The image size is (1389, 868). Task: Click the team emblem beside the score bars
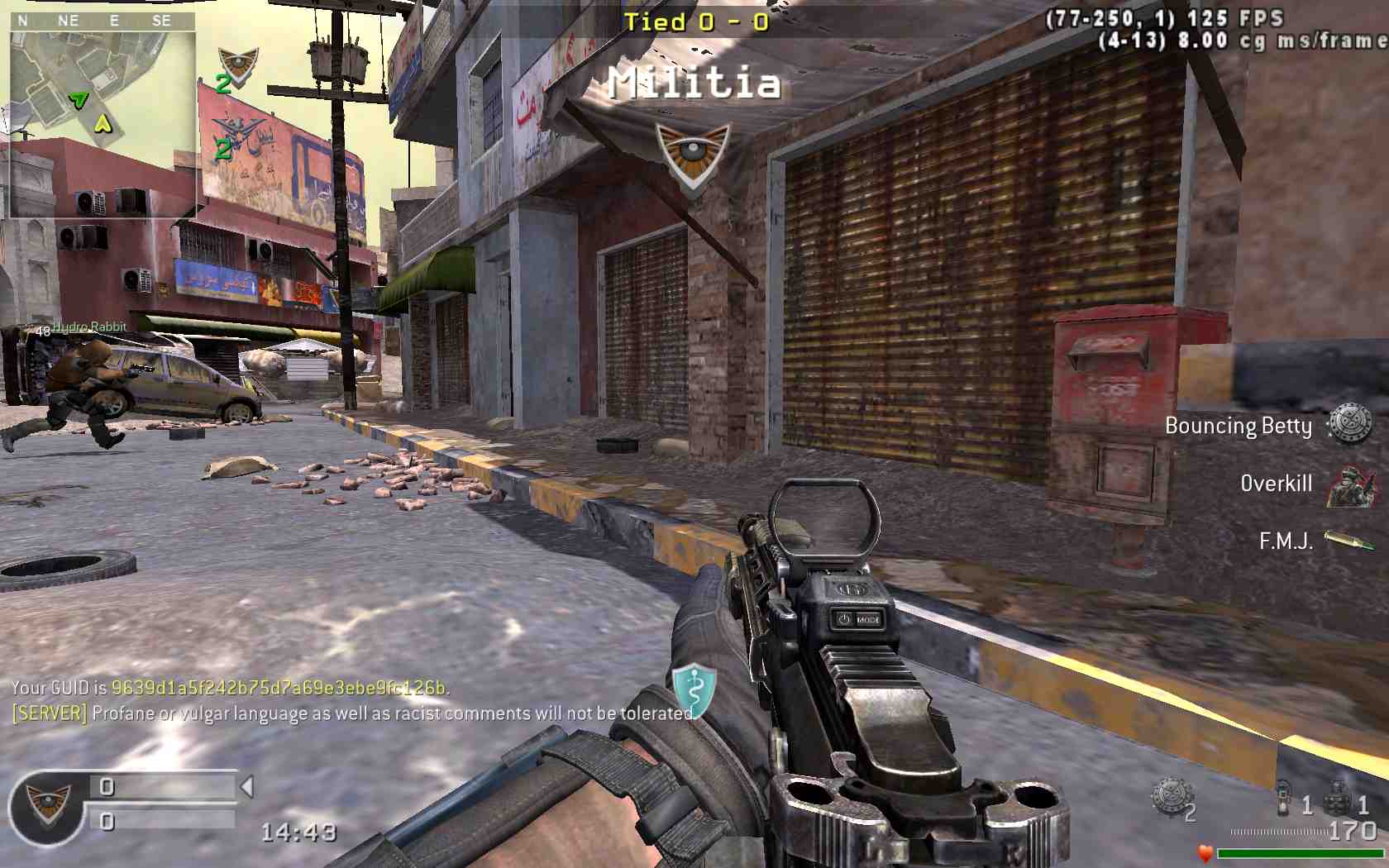pyautogui.click(x=46, y=804)
